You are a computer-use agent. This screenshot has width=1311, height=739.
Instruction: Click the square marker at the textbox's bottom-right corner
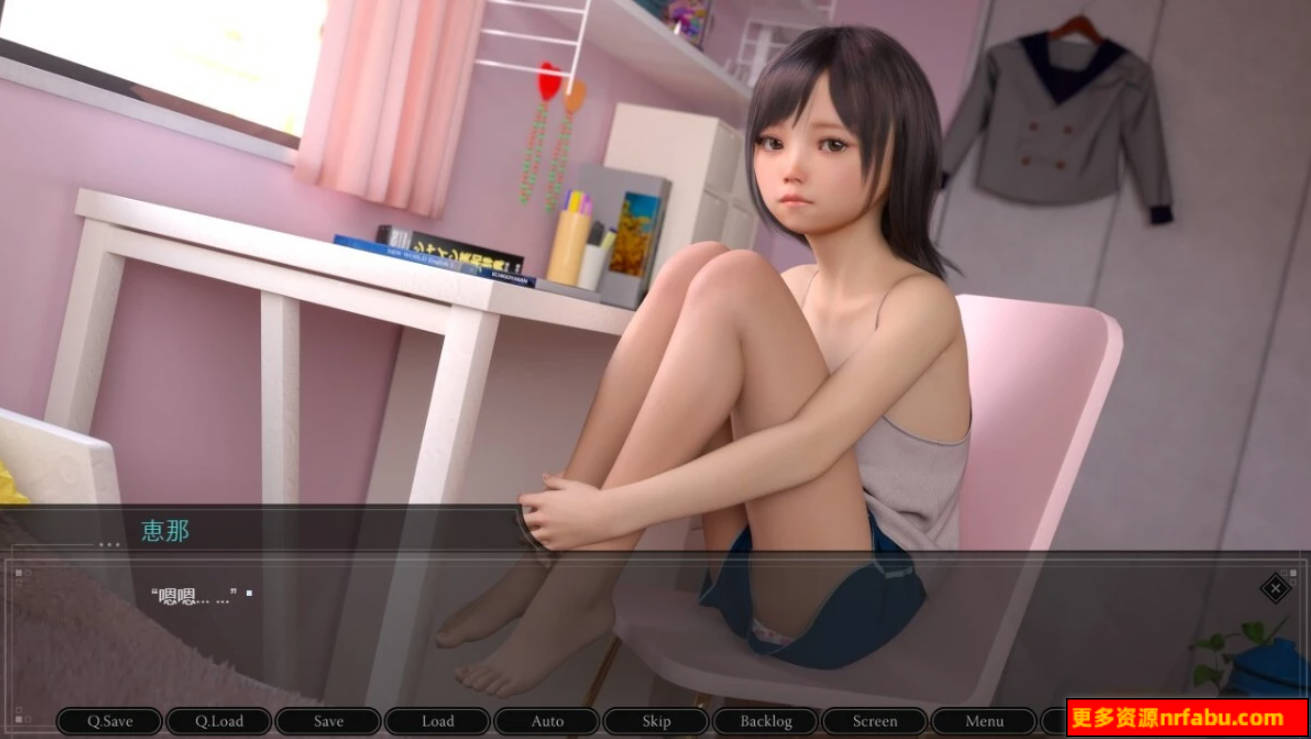point(1293,718)
